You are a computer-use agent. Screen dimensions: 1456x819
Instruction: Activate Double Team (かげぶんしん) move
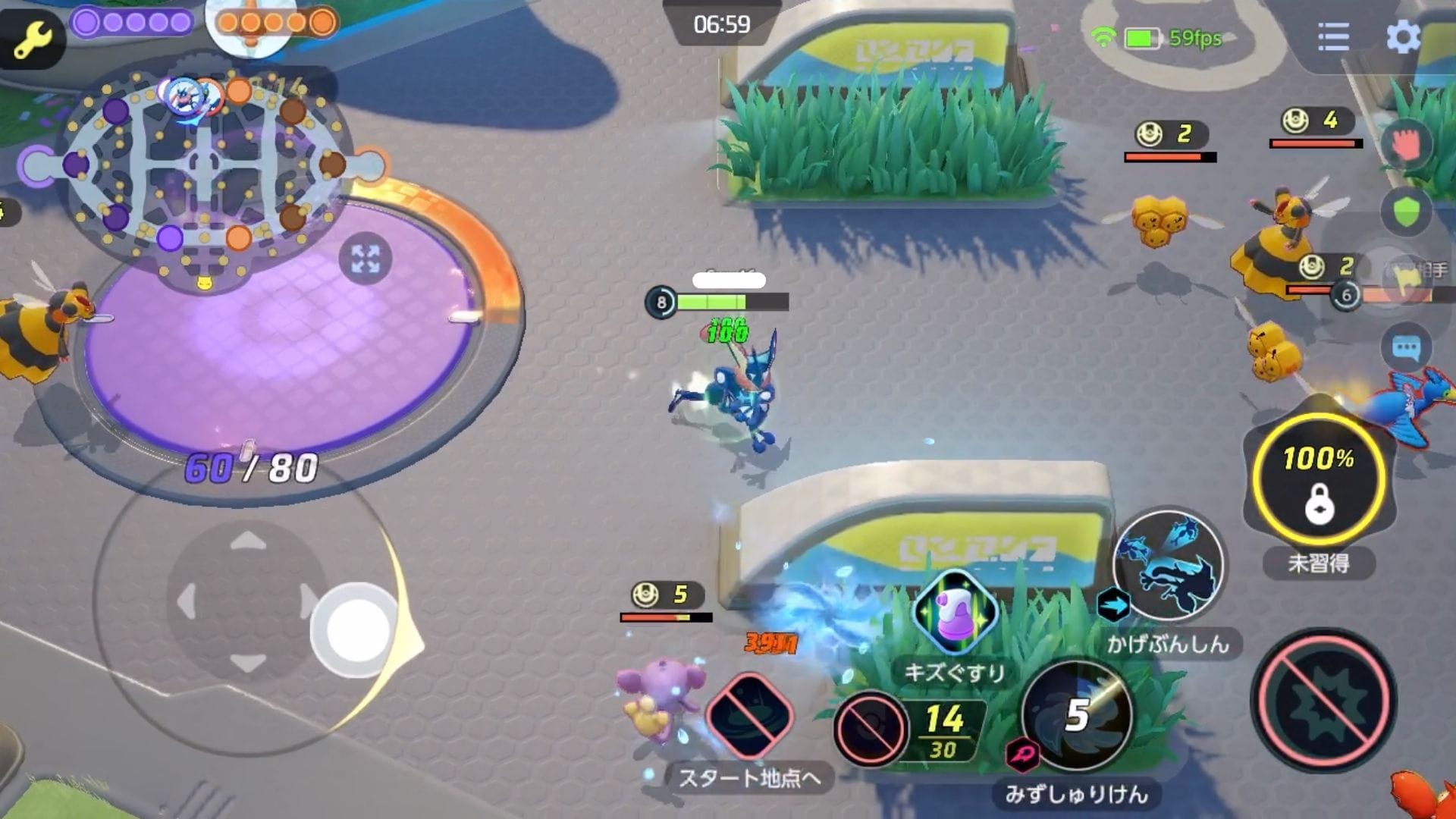coord(1168,566)
